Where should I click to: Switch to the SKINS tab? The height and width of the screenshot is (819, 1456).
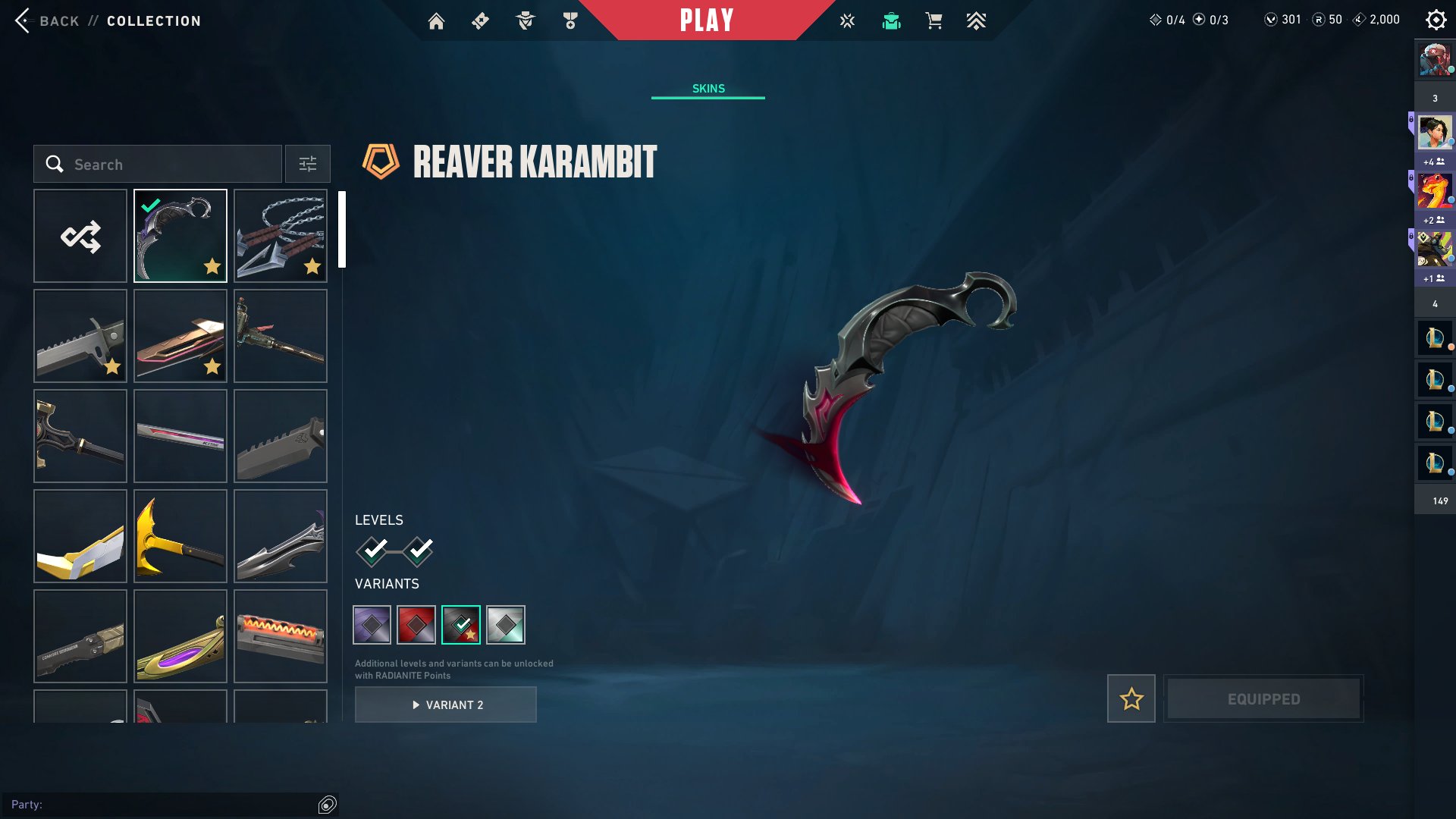click(x=708, y=89)
